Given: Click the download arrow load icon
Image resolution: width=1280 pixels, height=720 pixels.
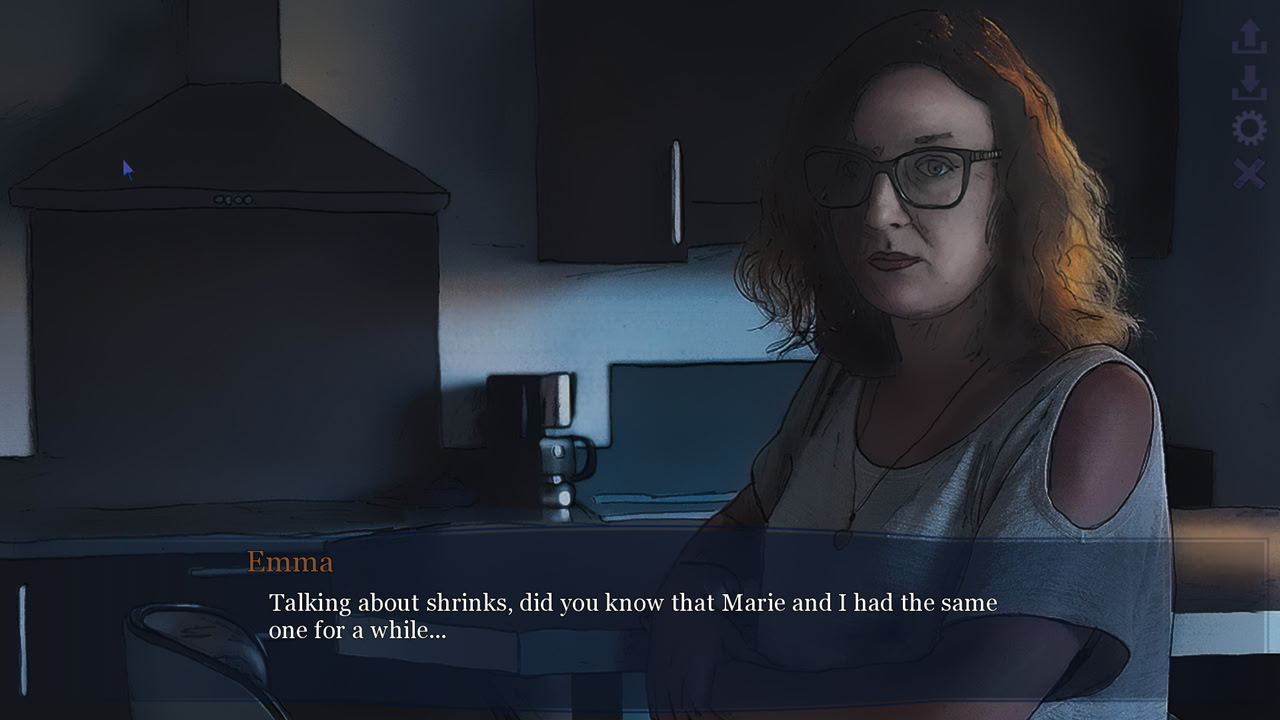Looking at the screenshot, I should (1249, 82).
